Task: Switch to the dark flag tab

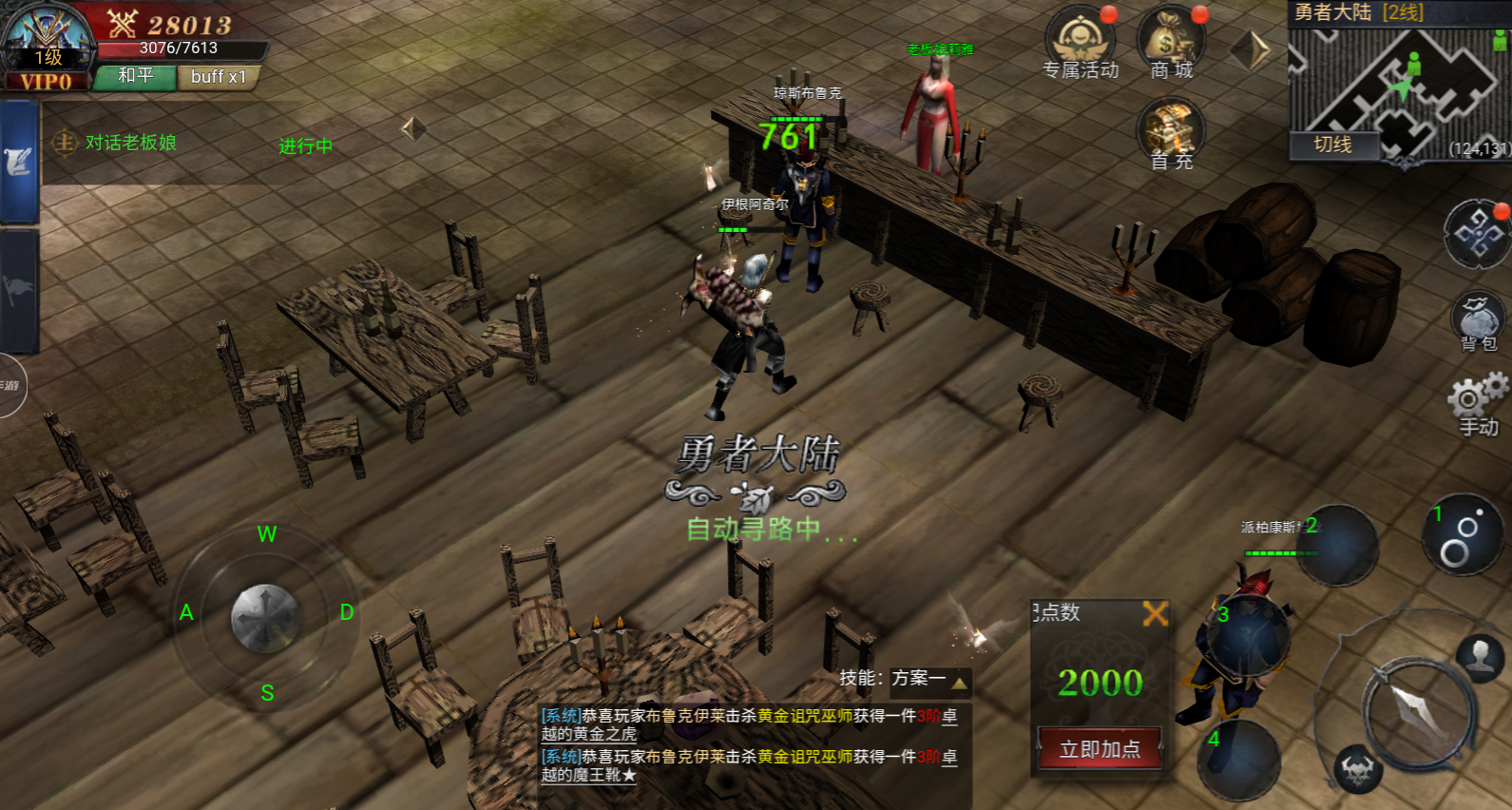Action: [x=19, y=291]
